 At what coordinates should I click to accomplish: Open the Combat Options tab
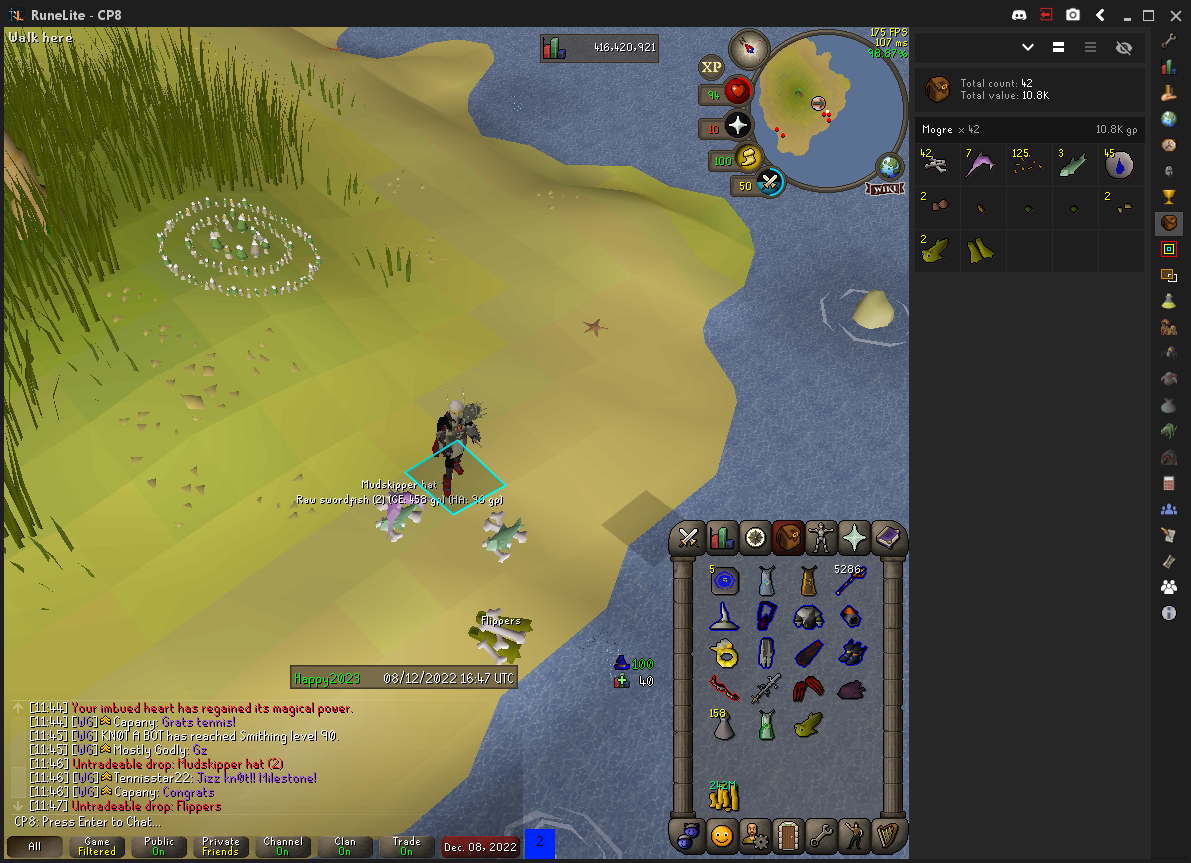[x=688, y=538]
